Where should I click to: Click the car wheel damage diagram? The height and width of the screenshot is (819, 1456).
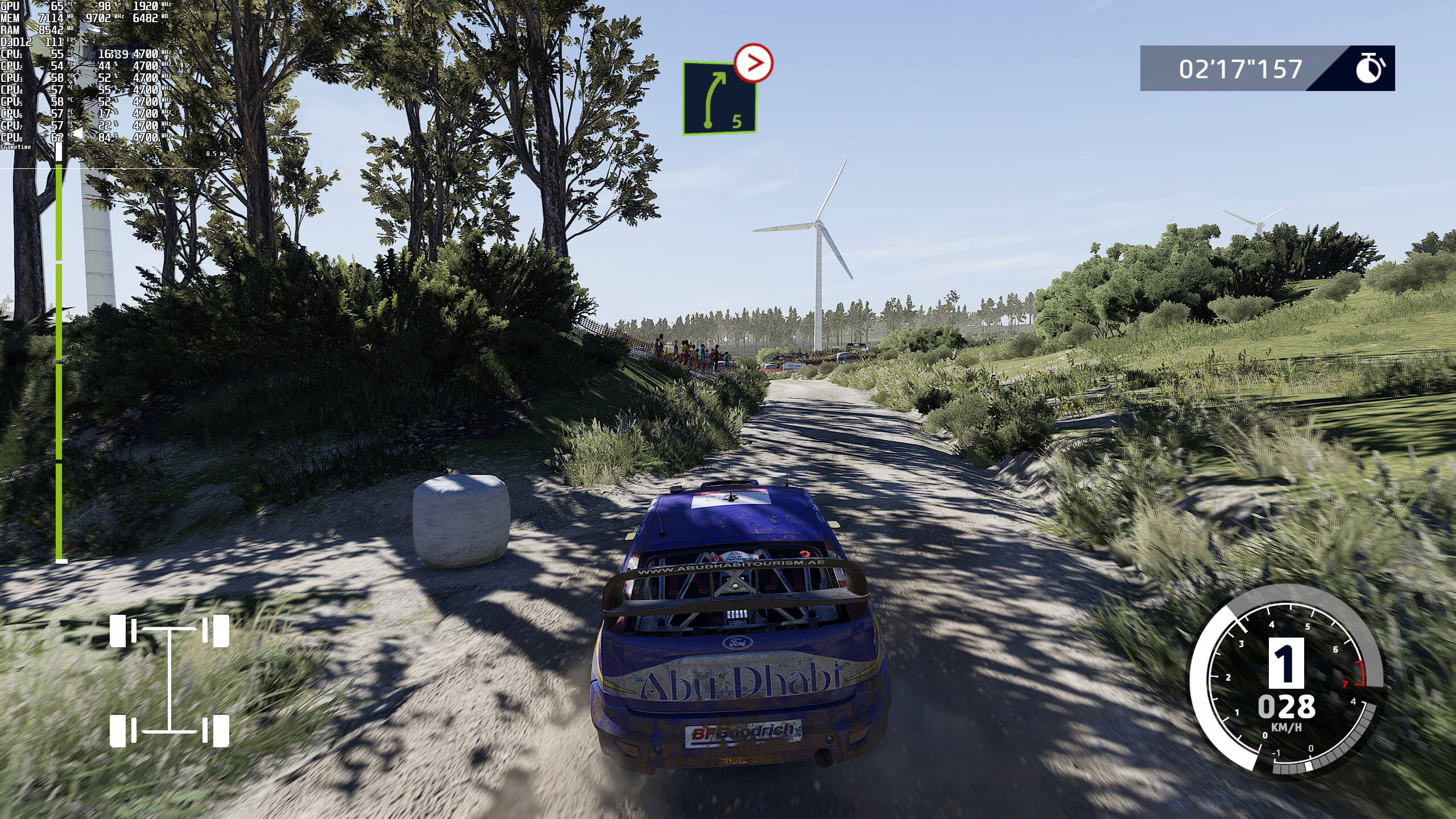pos(169,680)
